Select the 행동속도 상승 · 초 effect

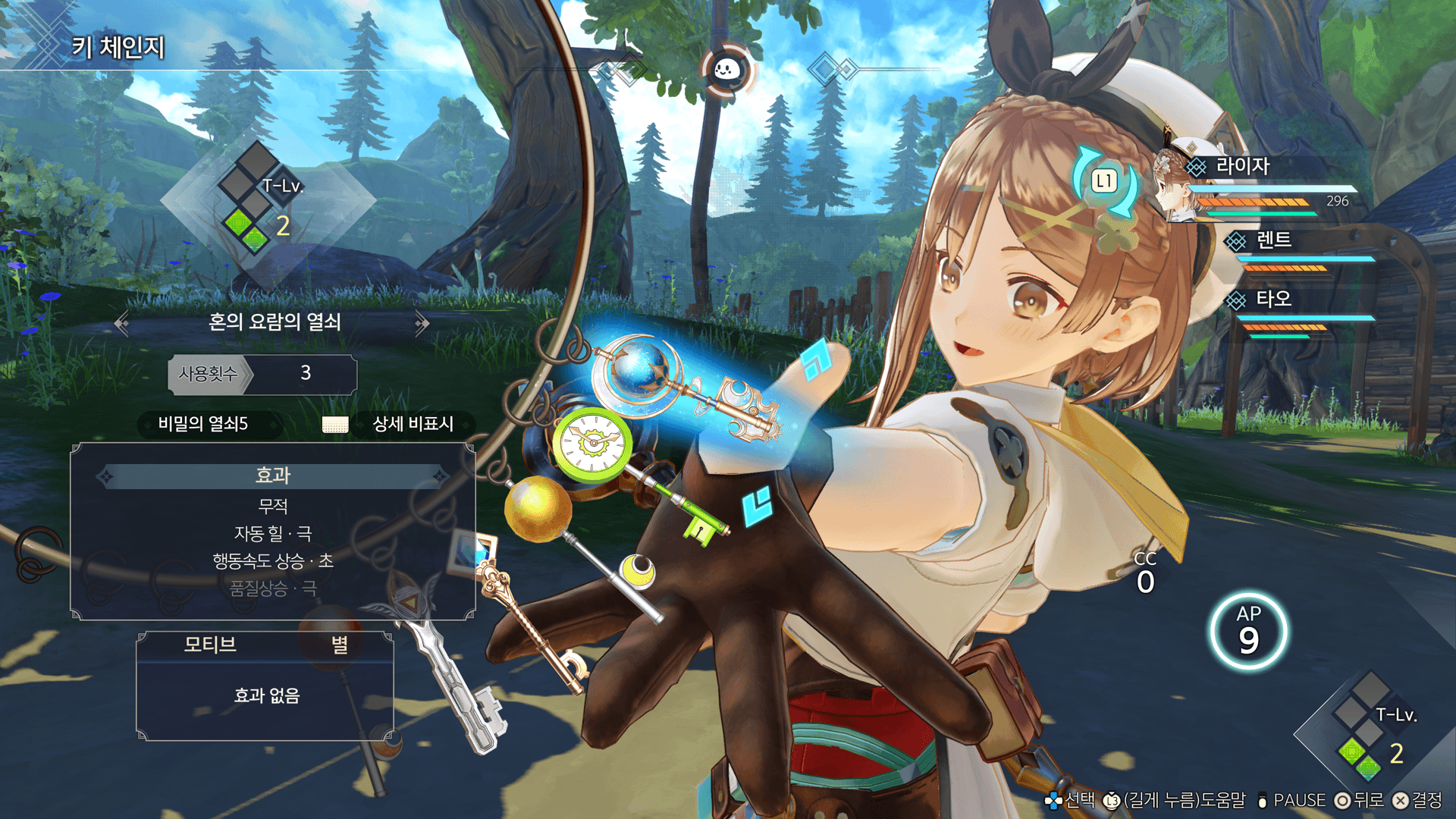[x=272, y=561]
